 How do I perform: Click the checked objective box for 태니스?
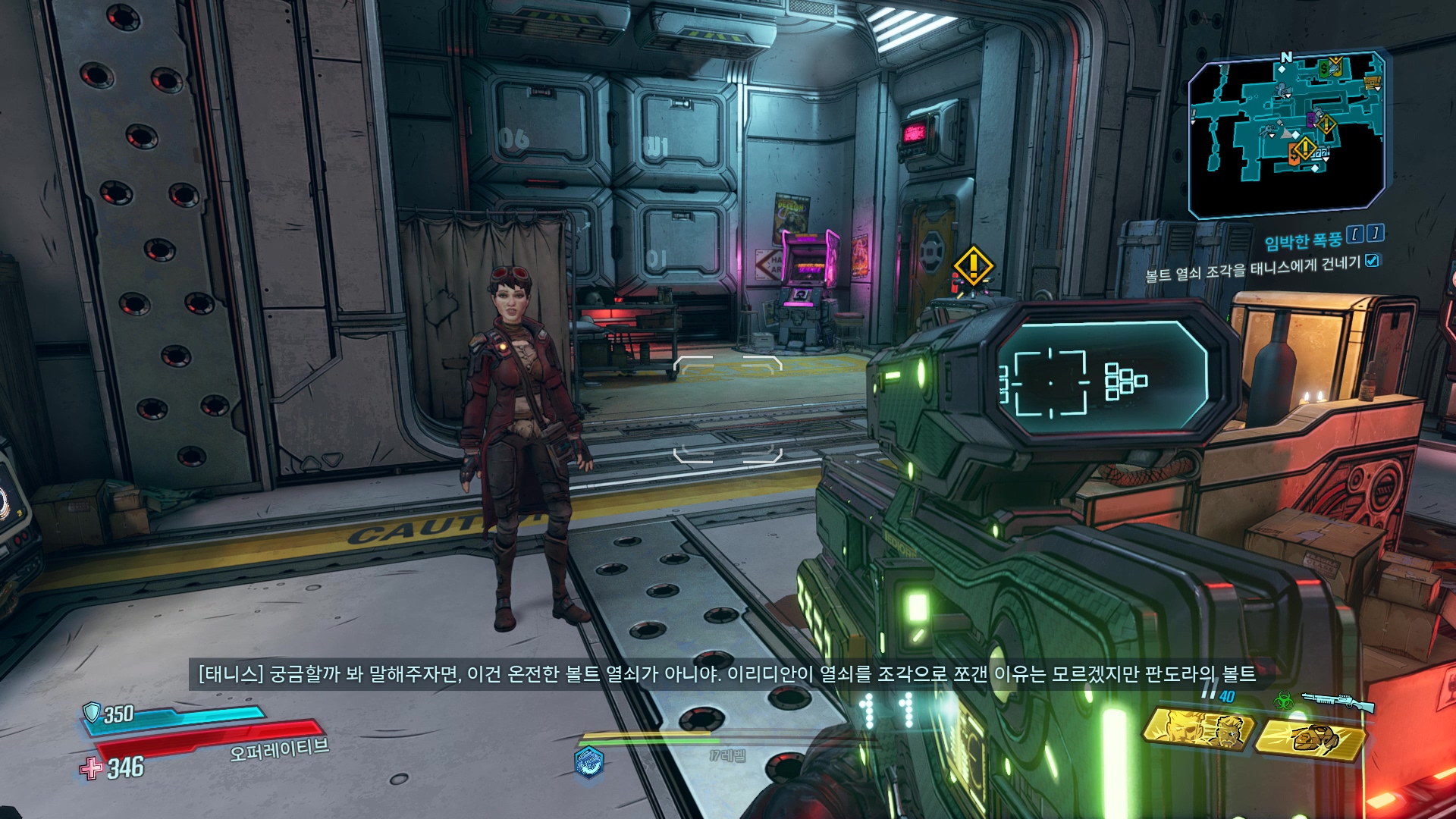click(1372, 261)
